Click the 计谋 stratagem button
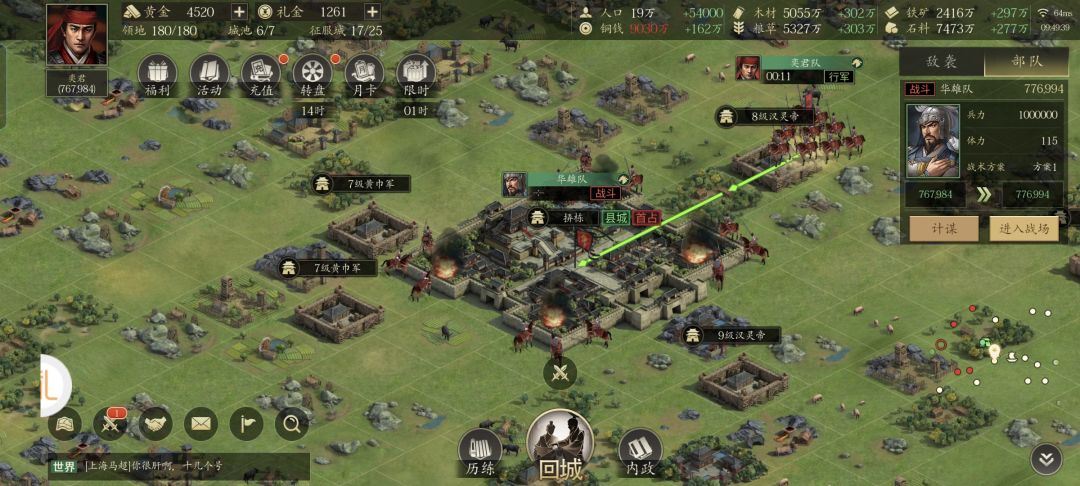Viewport: 1080px width, 486px height. coord(943,229)
